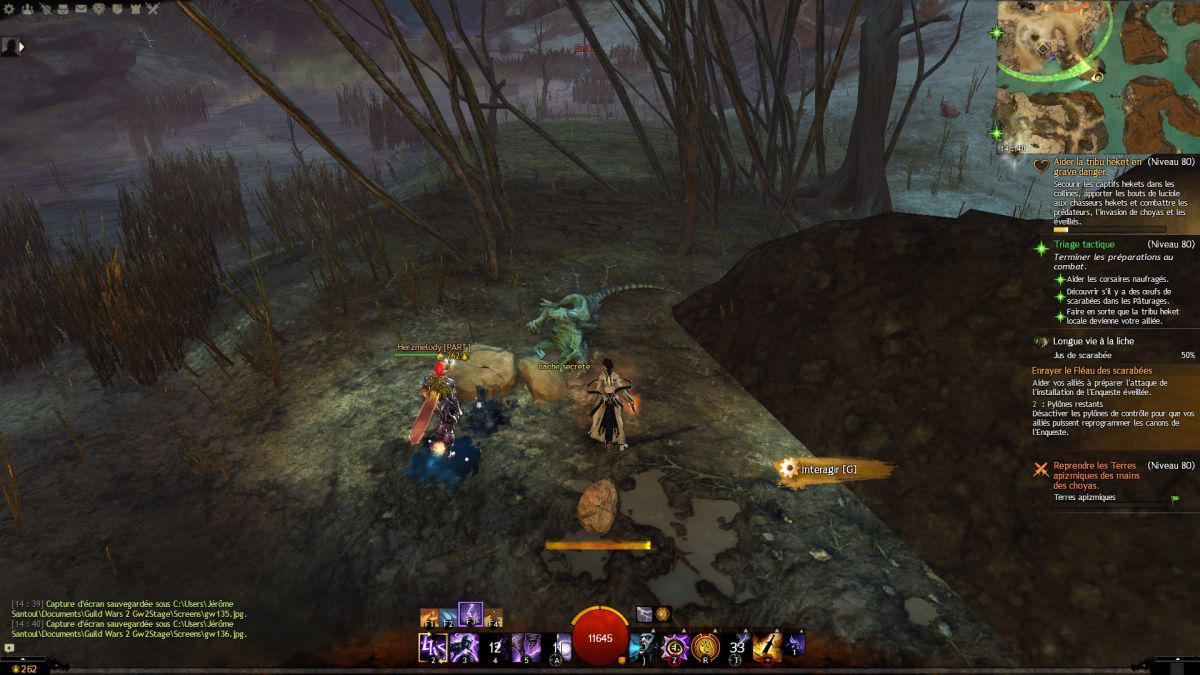Select the 'Triage tactique' story objective
1200x675 pixels.
pos(1083,244)
